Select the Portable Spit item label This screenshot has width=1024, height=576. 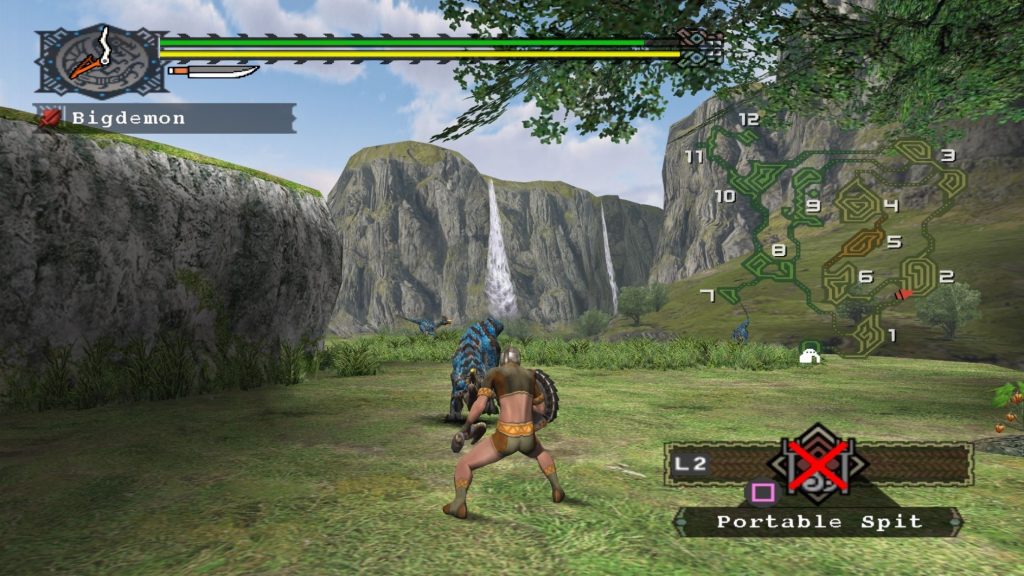click(818, 521)
